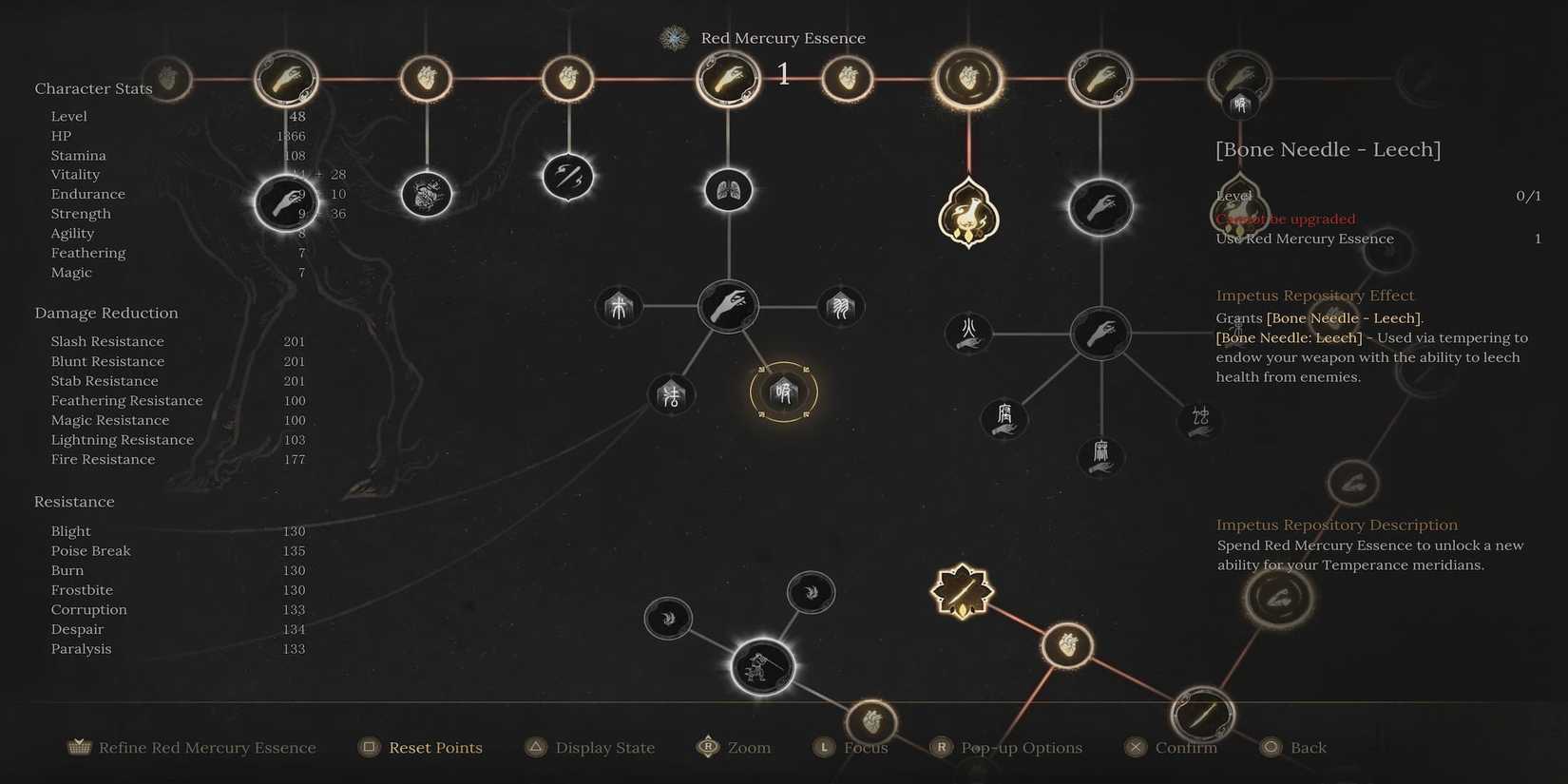Click the lungs meridian node

coord(727,190)
